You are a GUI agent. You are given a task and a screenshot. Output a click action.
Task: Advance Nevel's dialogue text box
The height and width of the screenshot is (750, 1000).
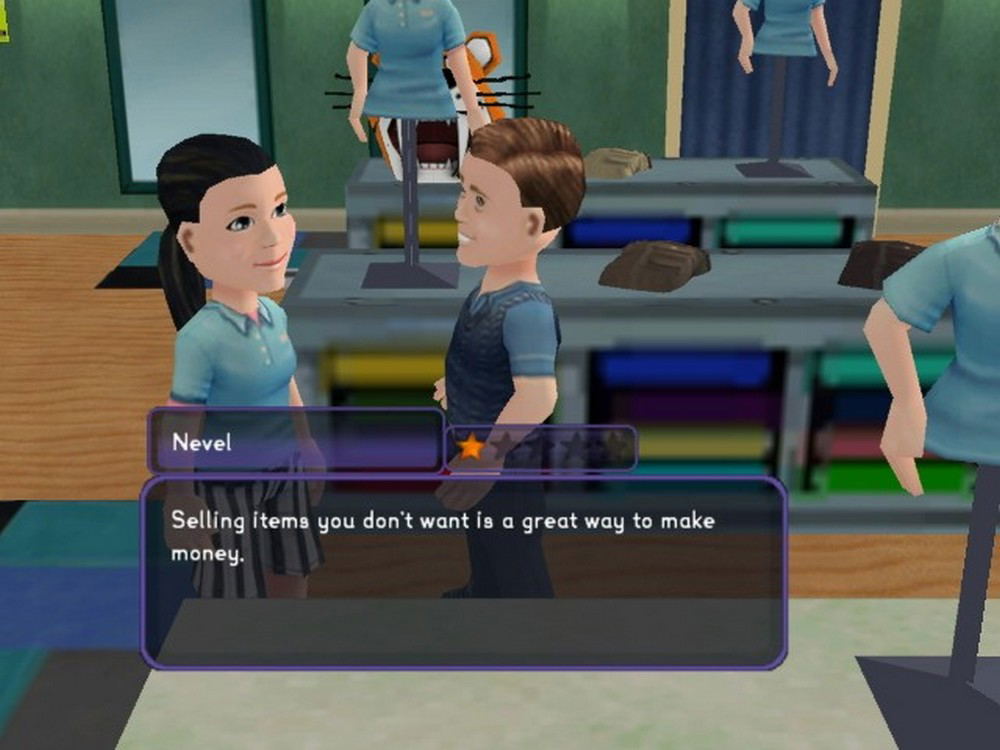pyautogui.click(x=463, y=571)
